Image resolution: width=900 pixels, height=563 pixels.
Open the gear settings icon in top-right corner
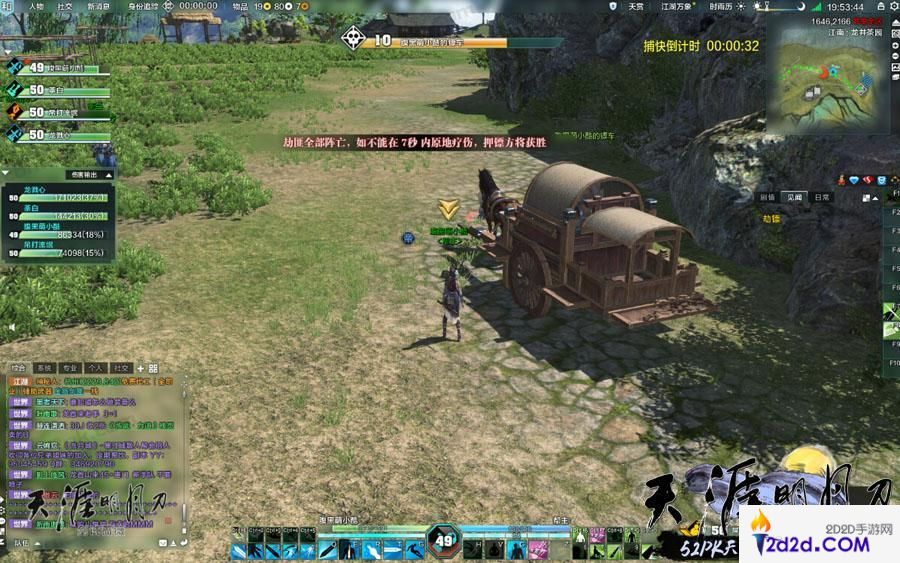click(891, 6)
